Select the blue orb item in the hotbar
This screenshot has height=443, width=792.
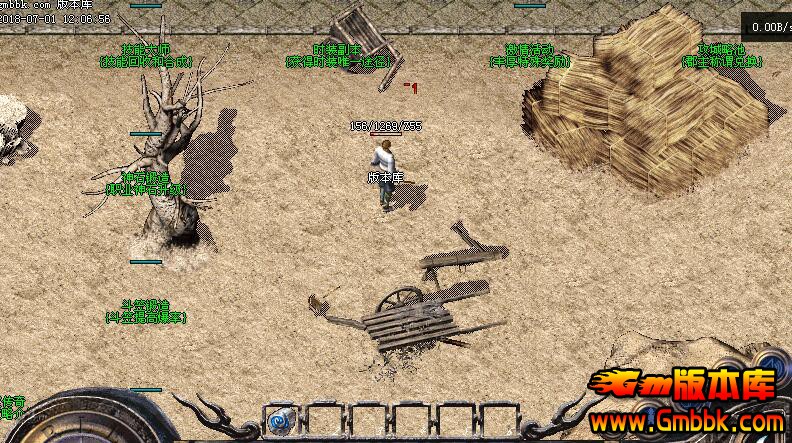(281, 419)
